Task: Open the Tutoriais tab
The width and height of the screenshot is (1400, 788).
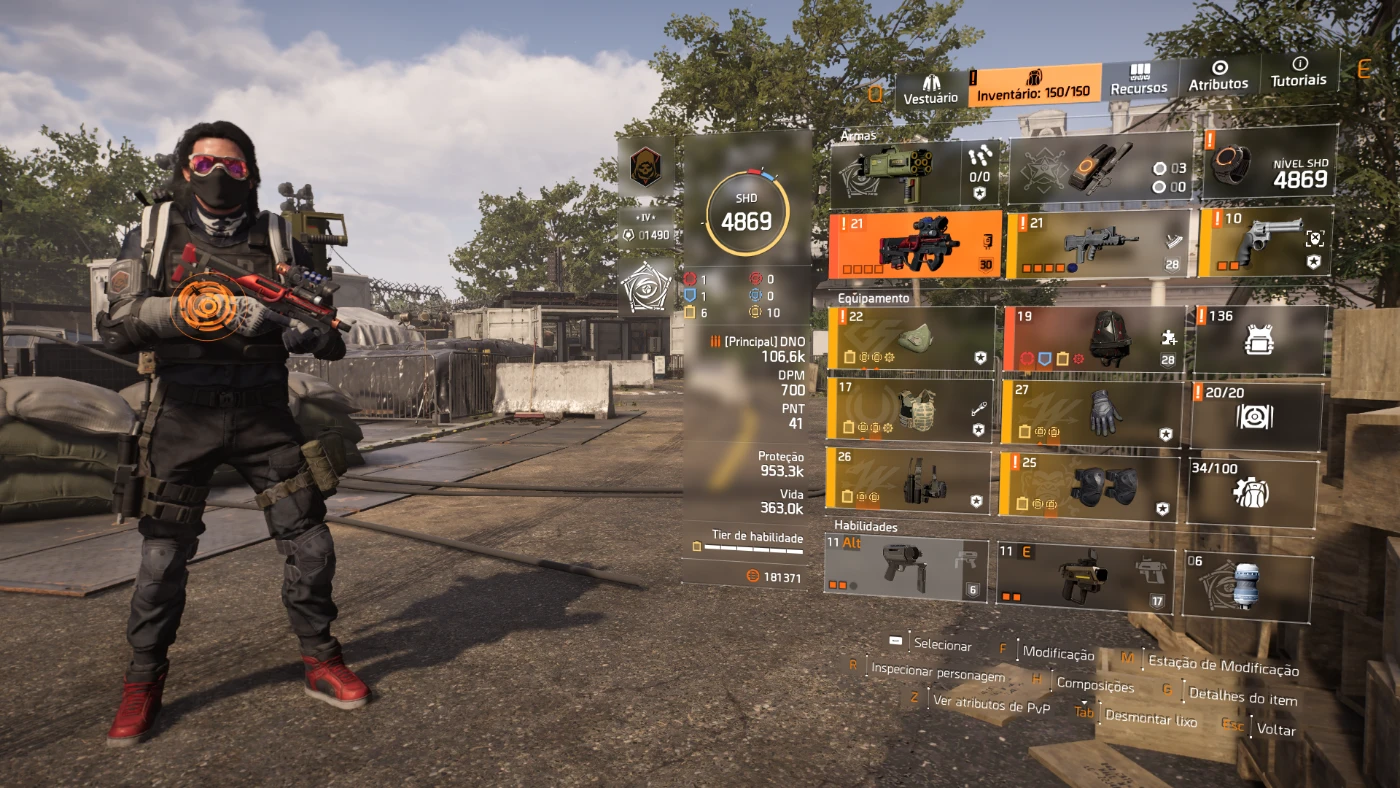Action: coord(1299,72)
